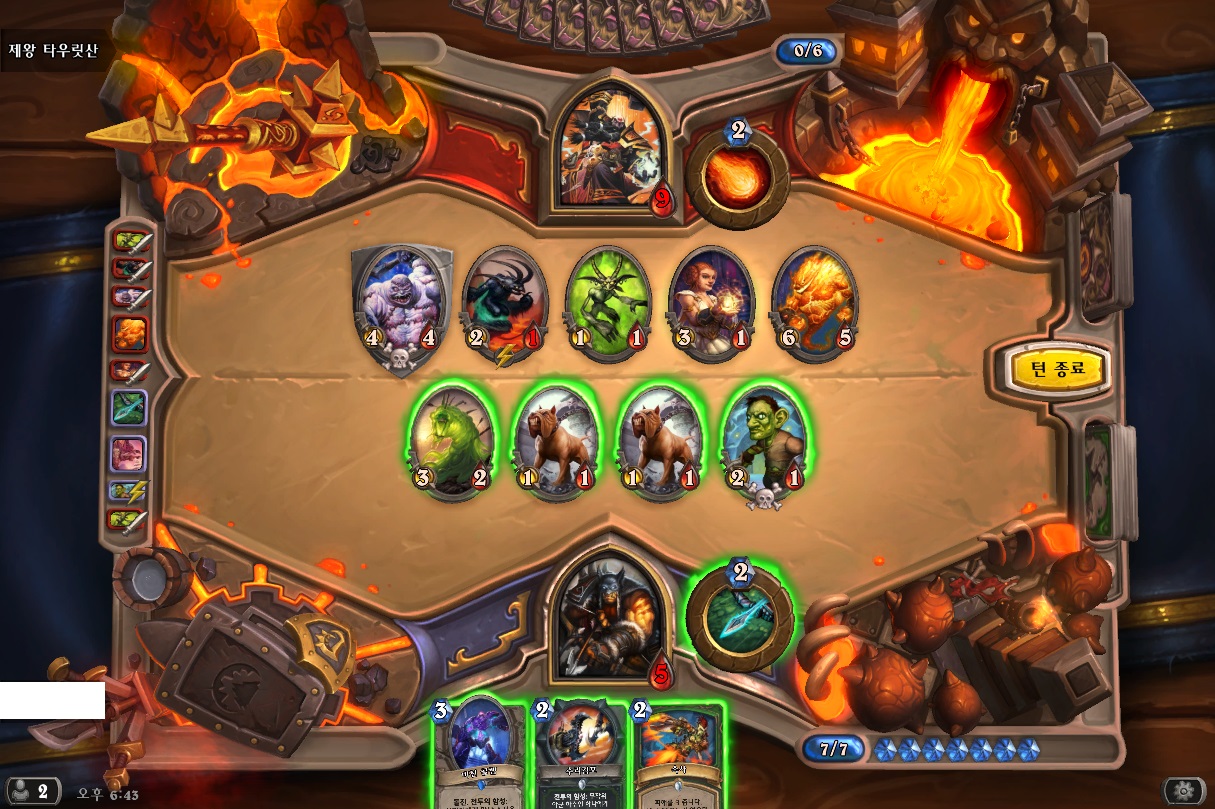Select the friendly 3/2 green beast minion
This screenshot has width=1215, height=809.
point(451,439)
